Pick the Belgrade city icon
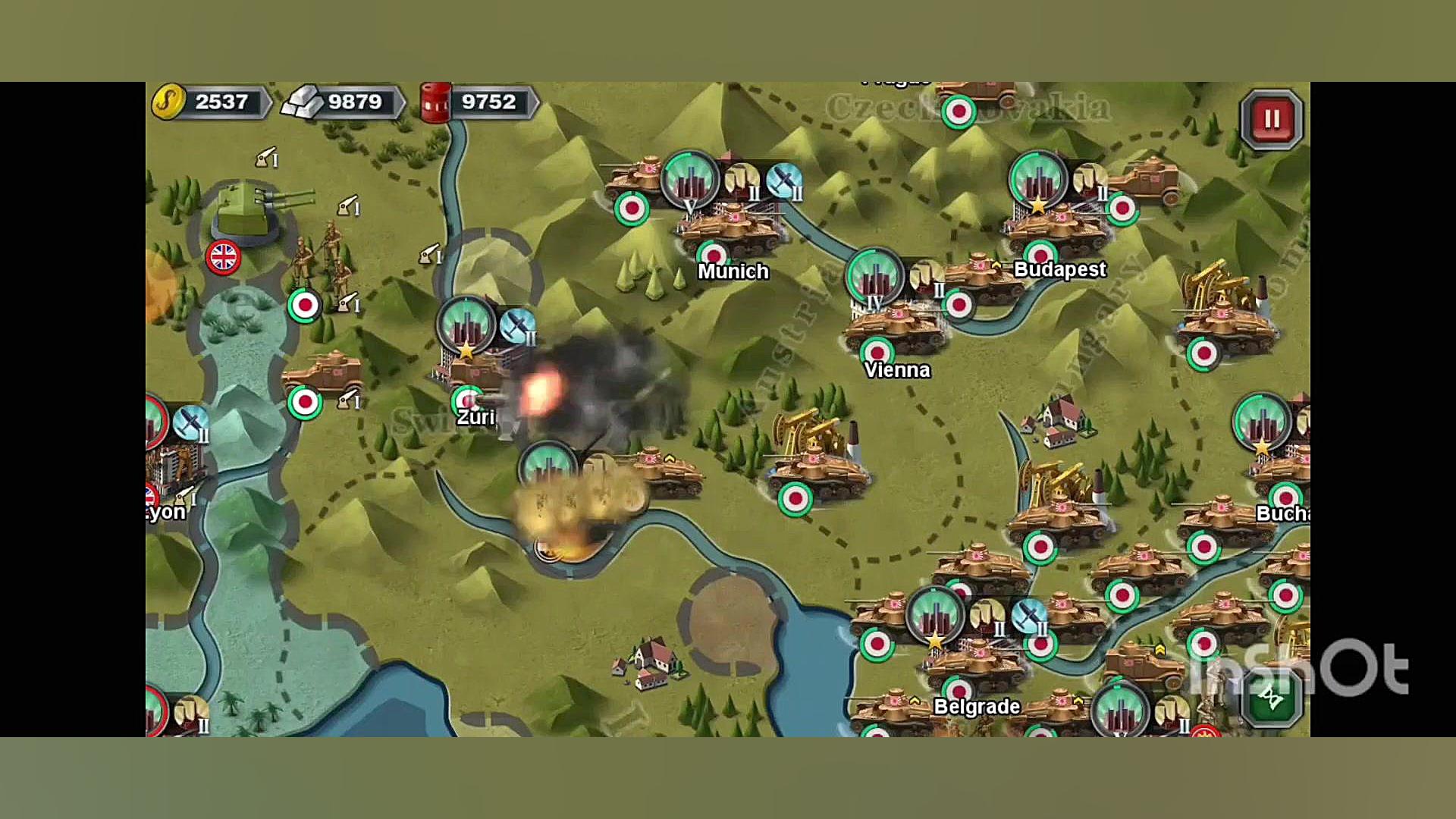Image resolution: width=1456 pixels, height=819 pixels. 935,616
